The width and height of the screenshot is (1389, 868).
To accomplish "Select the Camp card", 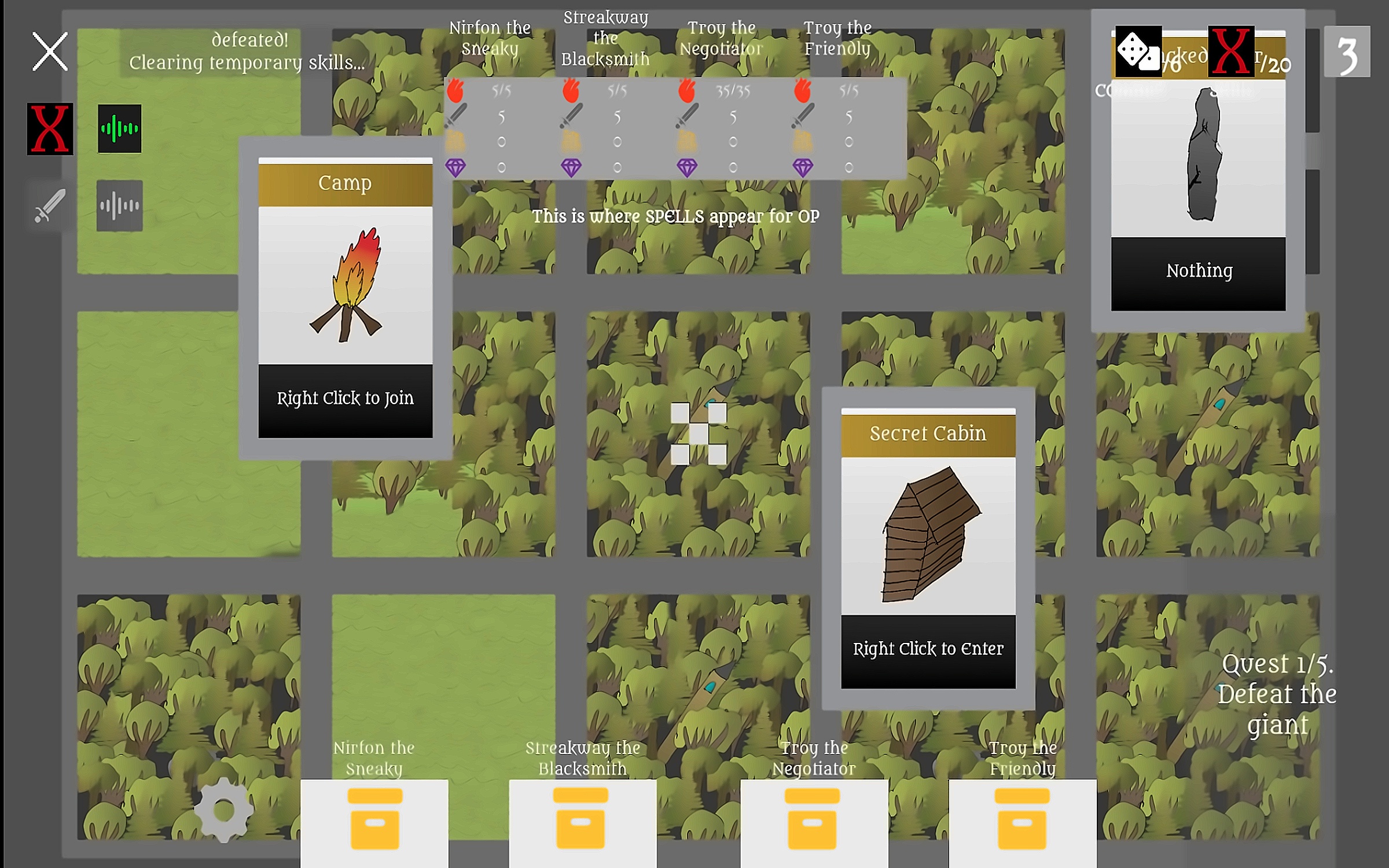I will [x=345, y=298].
